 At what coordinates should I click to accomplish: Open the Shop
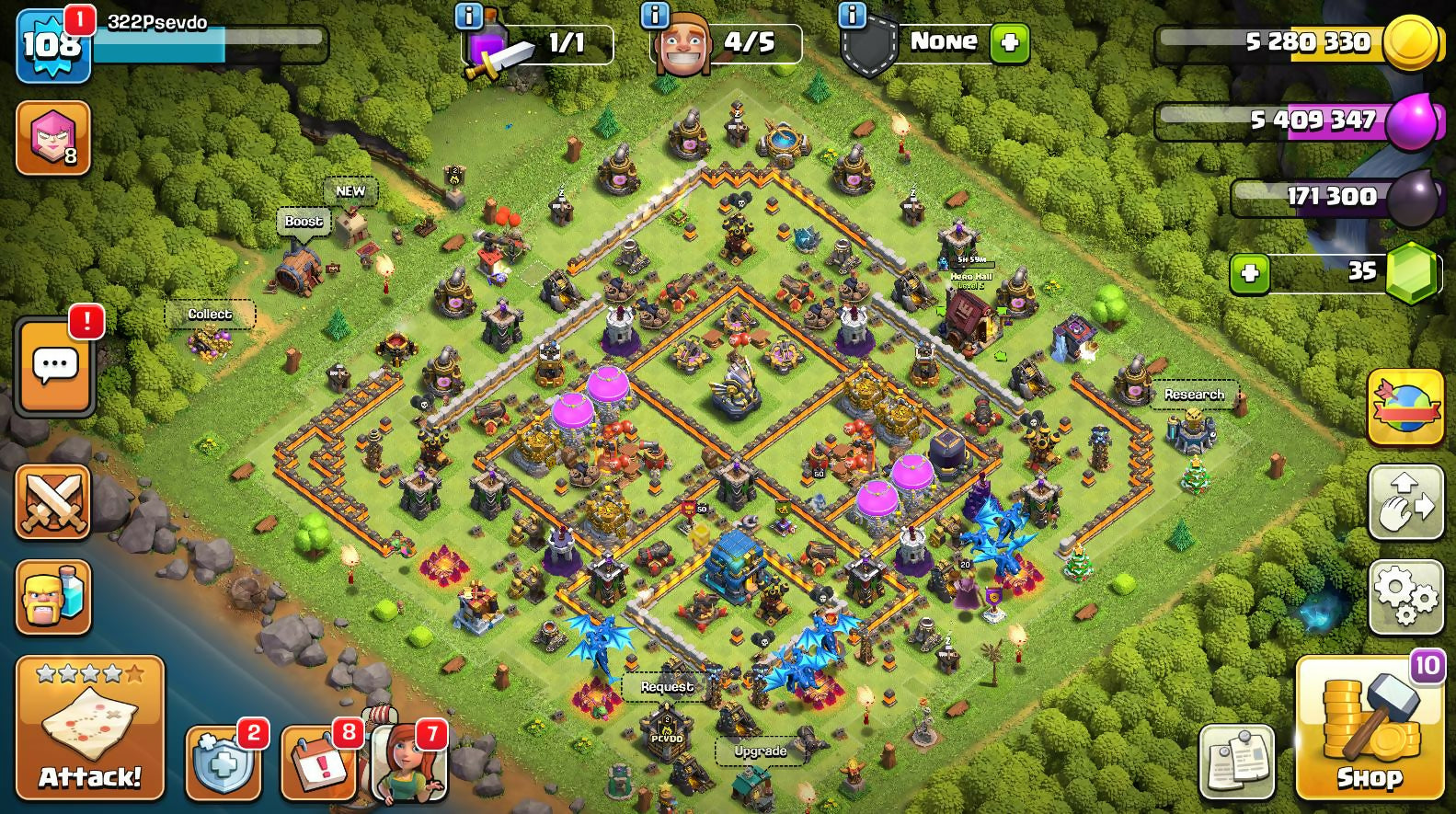[1369, 727]
